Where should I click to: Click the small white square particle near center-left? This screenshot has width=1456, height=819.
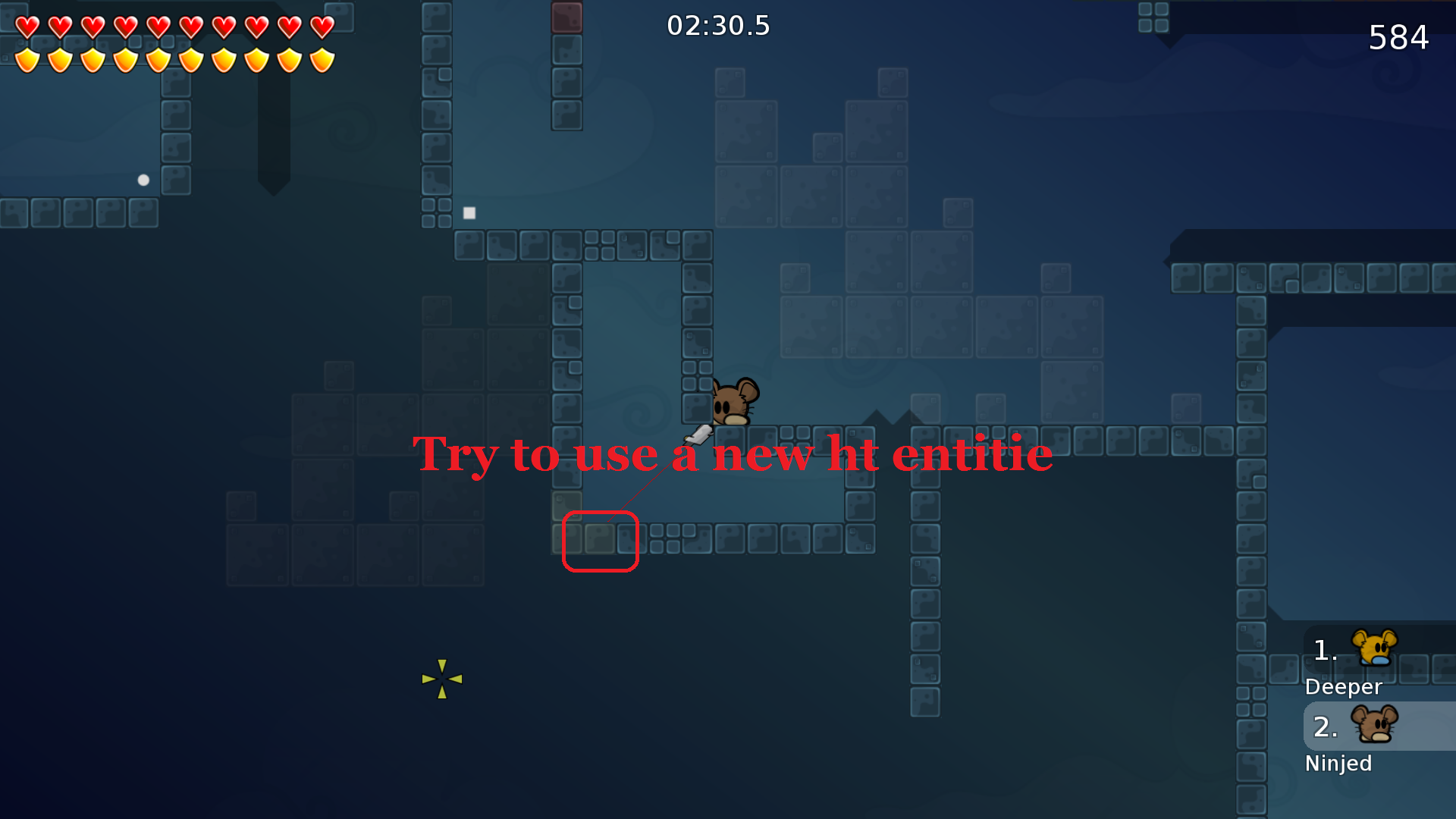(469, 213)
